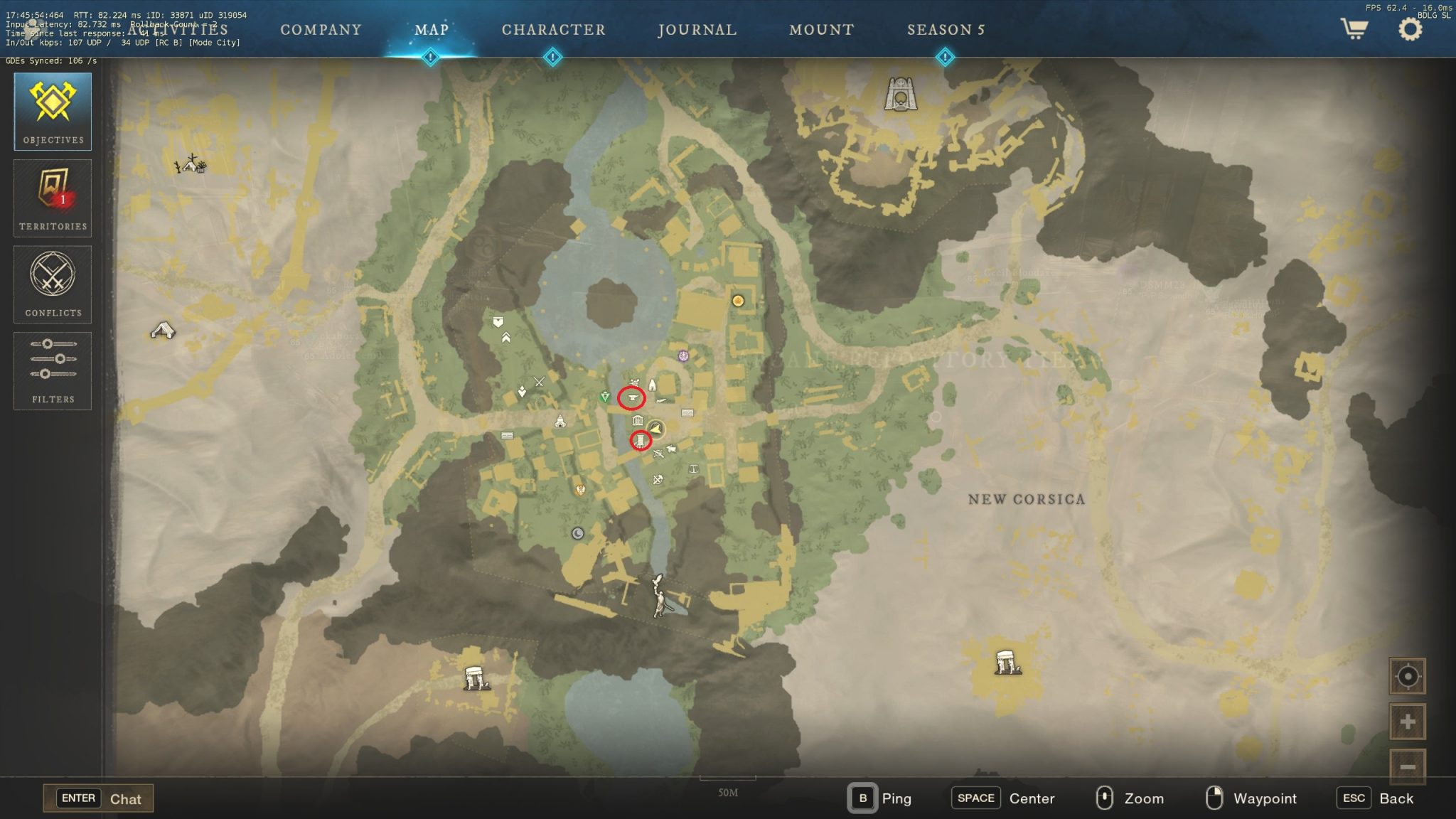The height and width of the screenshot is (819, 1456).
Task: Open the Objectives panel in the sidebar
Action: 53,112
